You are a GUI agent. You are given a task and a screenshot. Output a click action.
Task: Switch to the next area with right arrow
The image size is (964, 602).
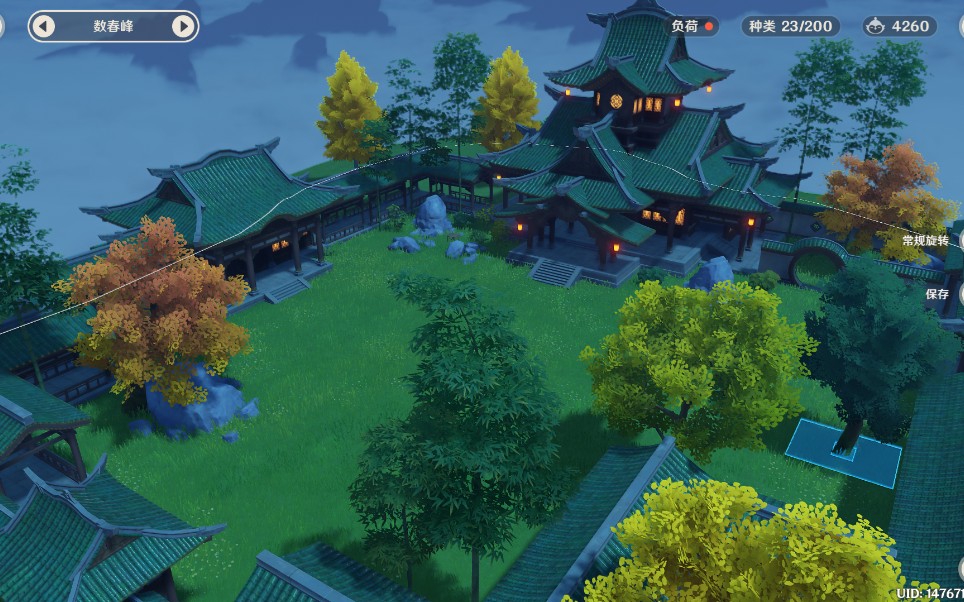(183, 26)
